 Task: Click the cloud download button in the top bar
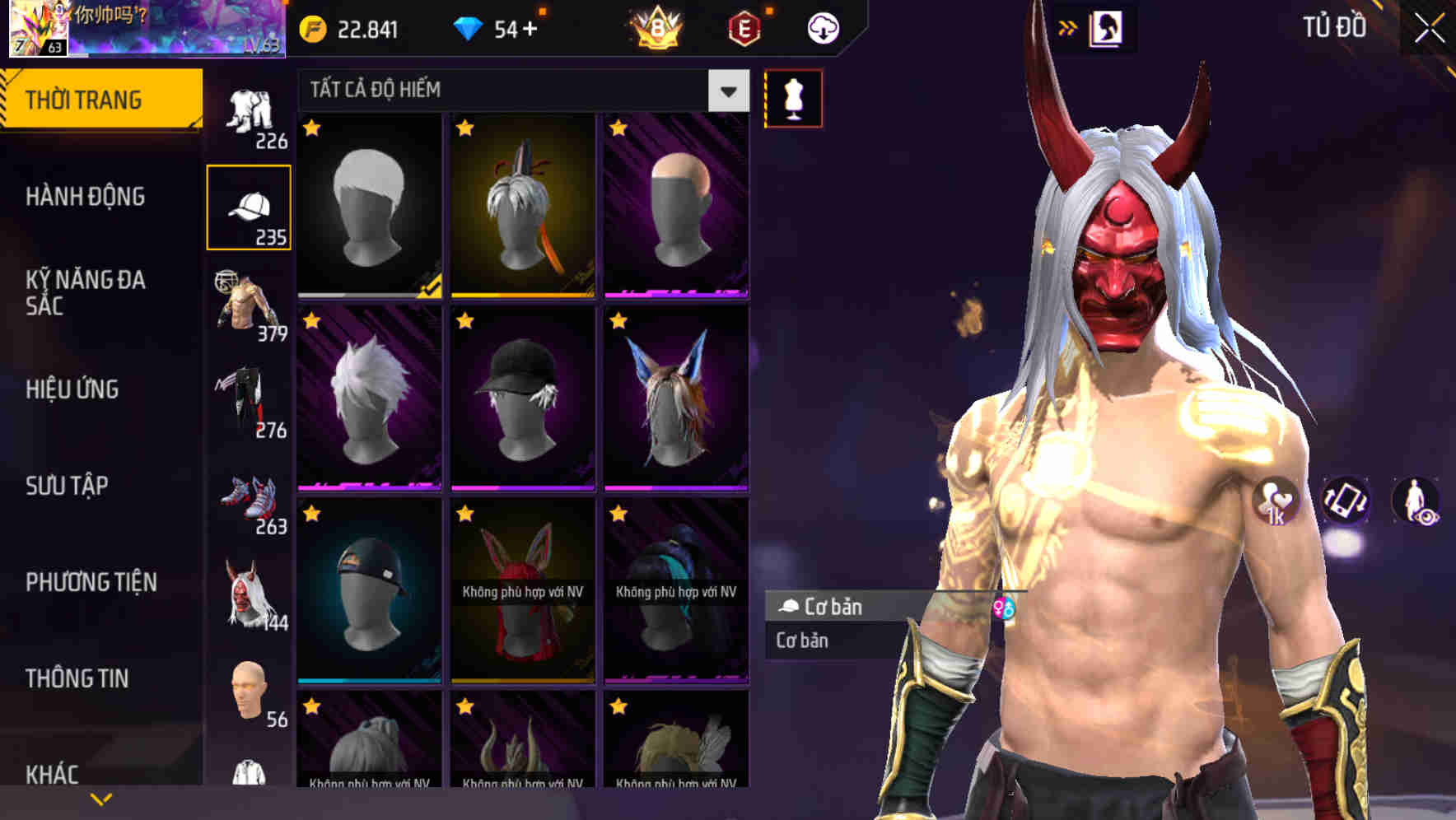(821, 27)
